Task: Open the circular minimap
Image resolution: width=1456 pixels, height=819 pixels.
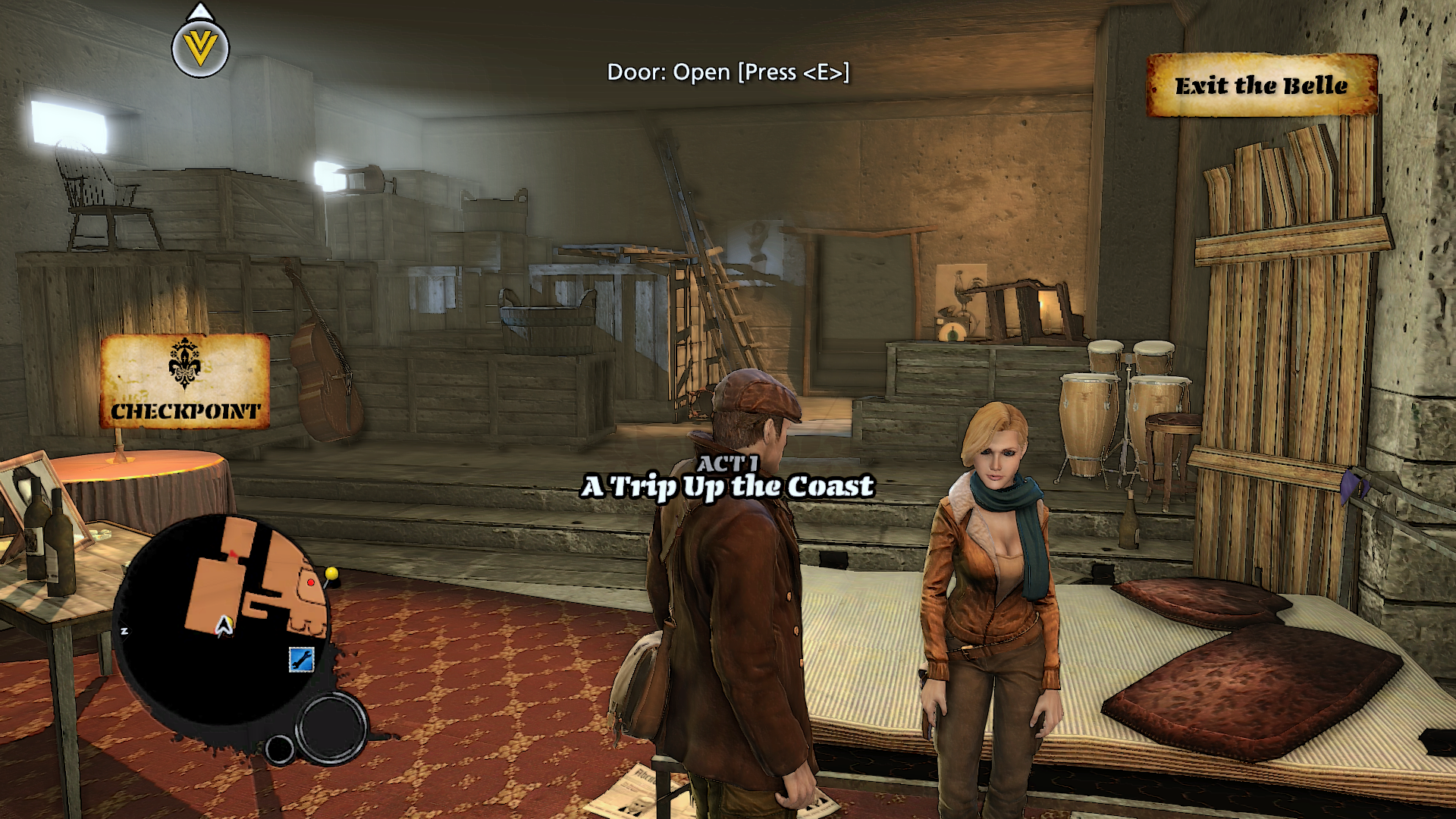Action: (224, 618)
